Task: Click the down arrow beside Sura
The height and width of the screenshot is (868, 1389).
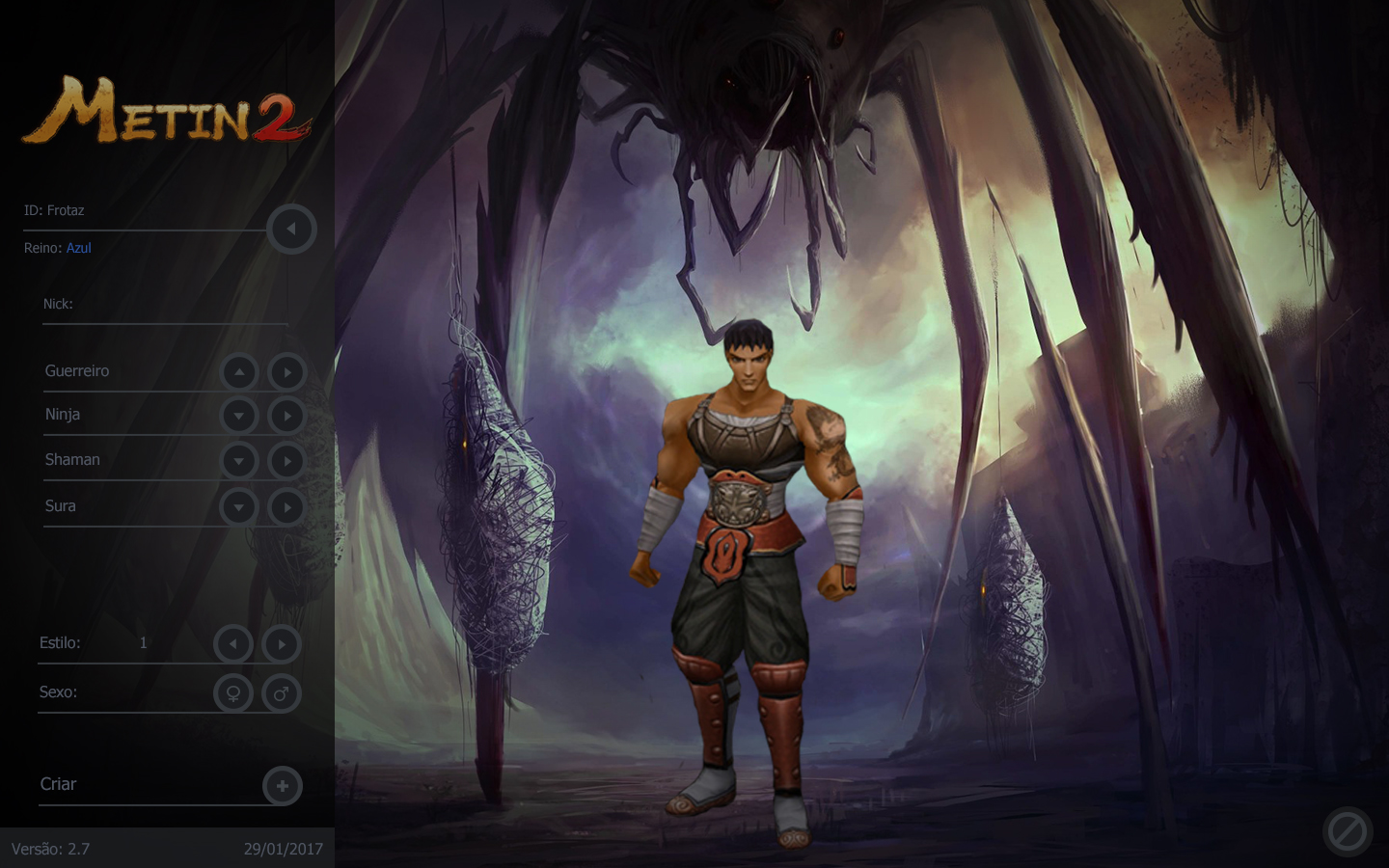Action: click(239, 507)
